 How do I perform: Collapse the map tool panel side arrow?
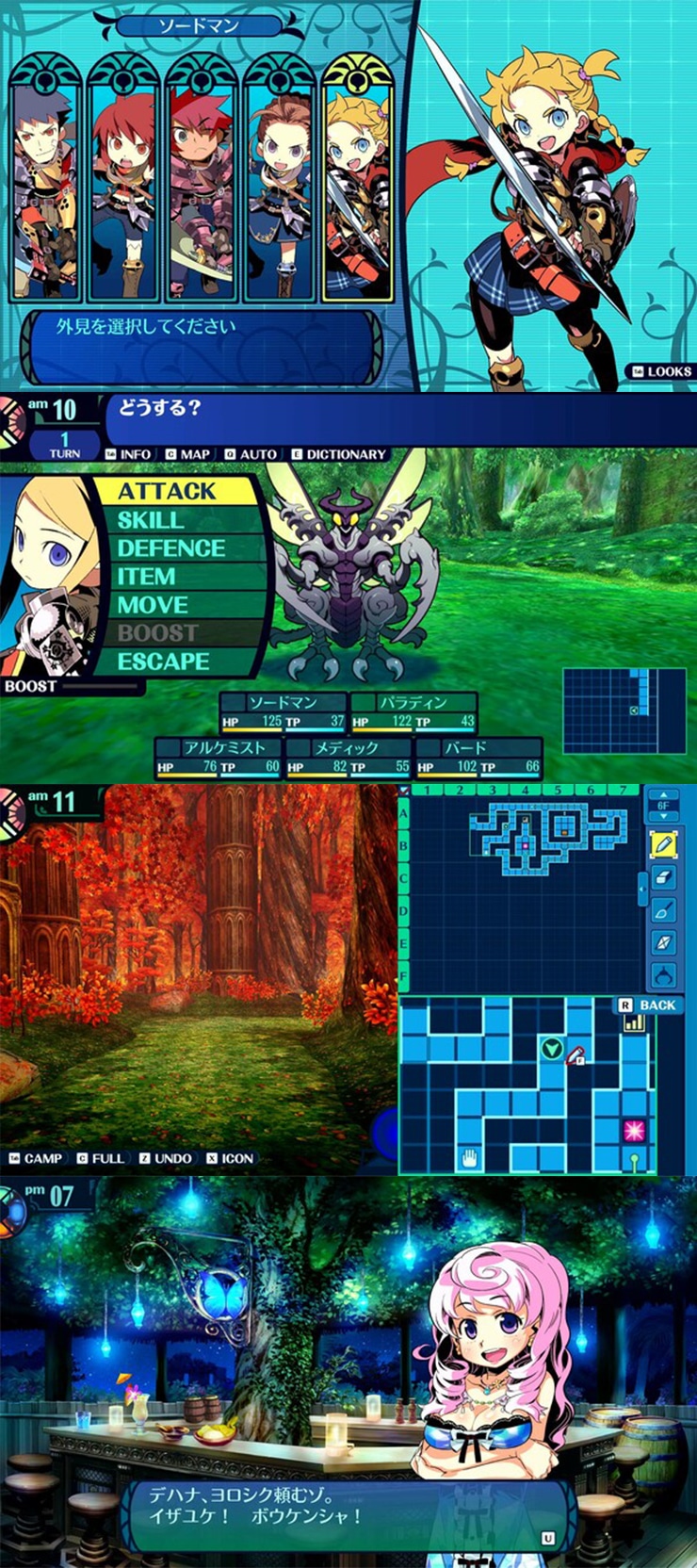tap(642, 887)
